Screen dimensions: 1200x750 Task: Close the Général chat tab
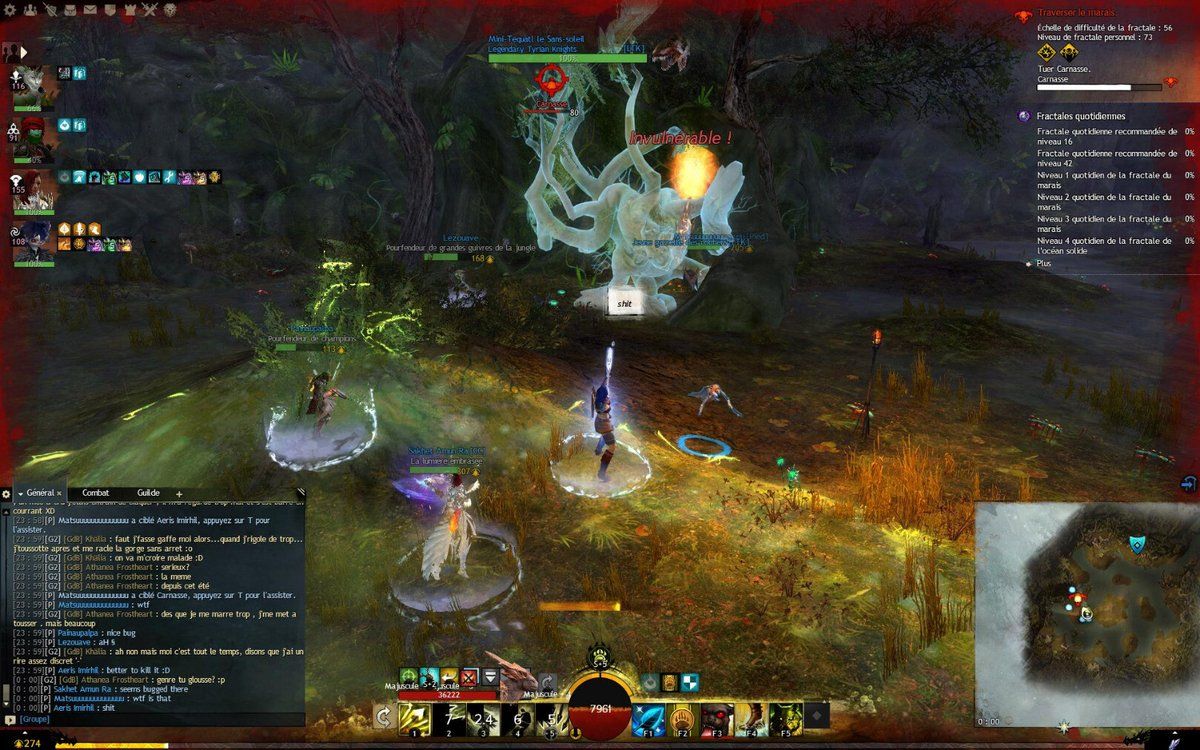point(59,493)
